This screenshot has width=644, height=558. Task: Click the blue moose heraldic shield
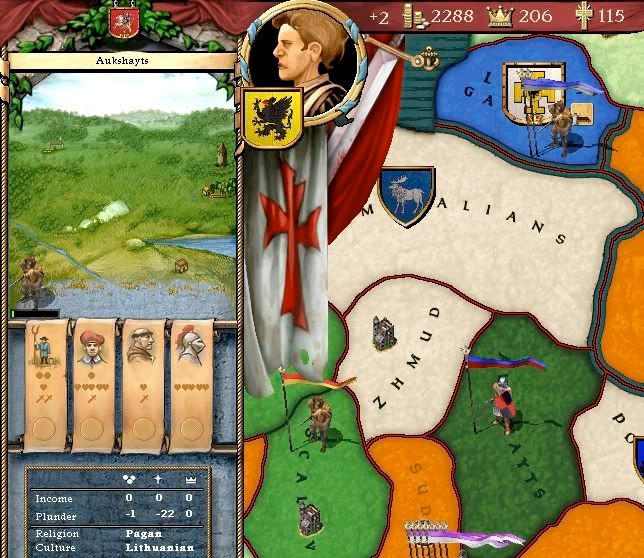point(406,195)
